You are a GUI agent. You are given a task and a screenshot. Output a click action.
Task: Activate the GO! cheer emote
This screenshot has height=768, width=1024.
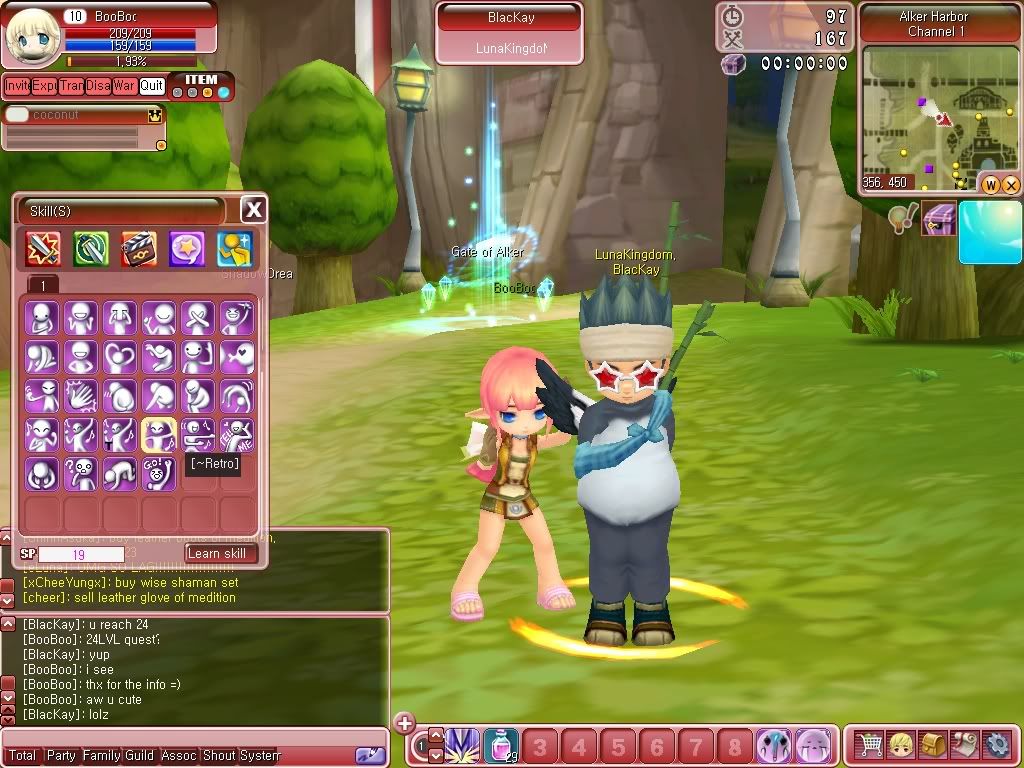[x=159, y=473]
